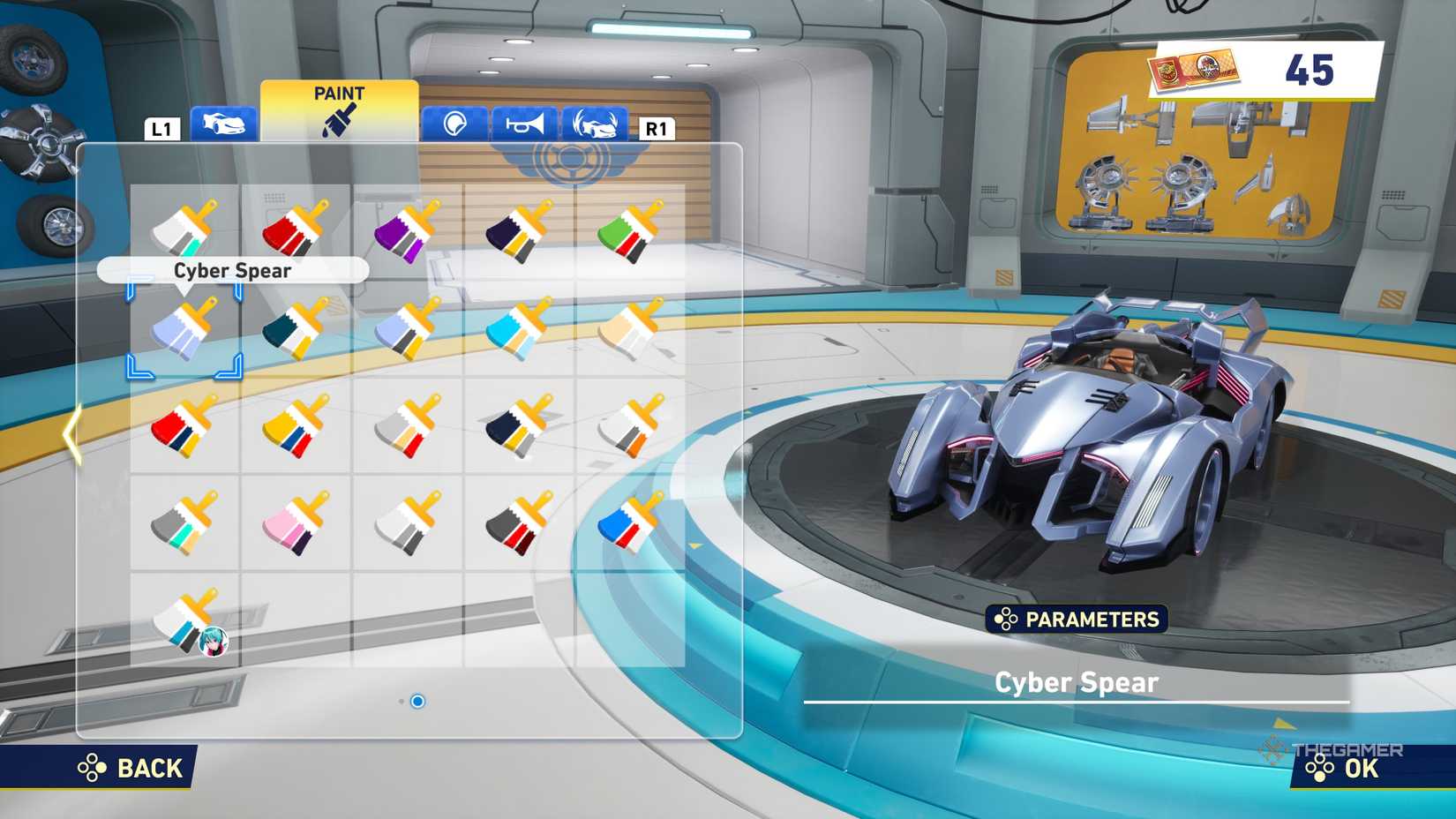
Task: Open the helmet customization tab icon
Action: click(452, 125)
